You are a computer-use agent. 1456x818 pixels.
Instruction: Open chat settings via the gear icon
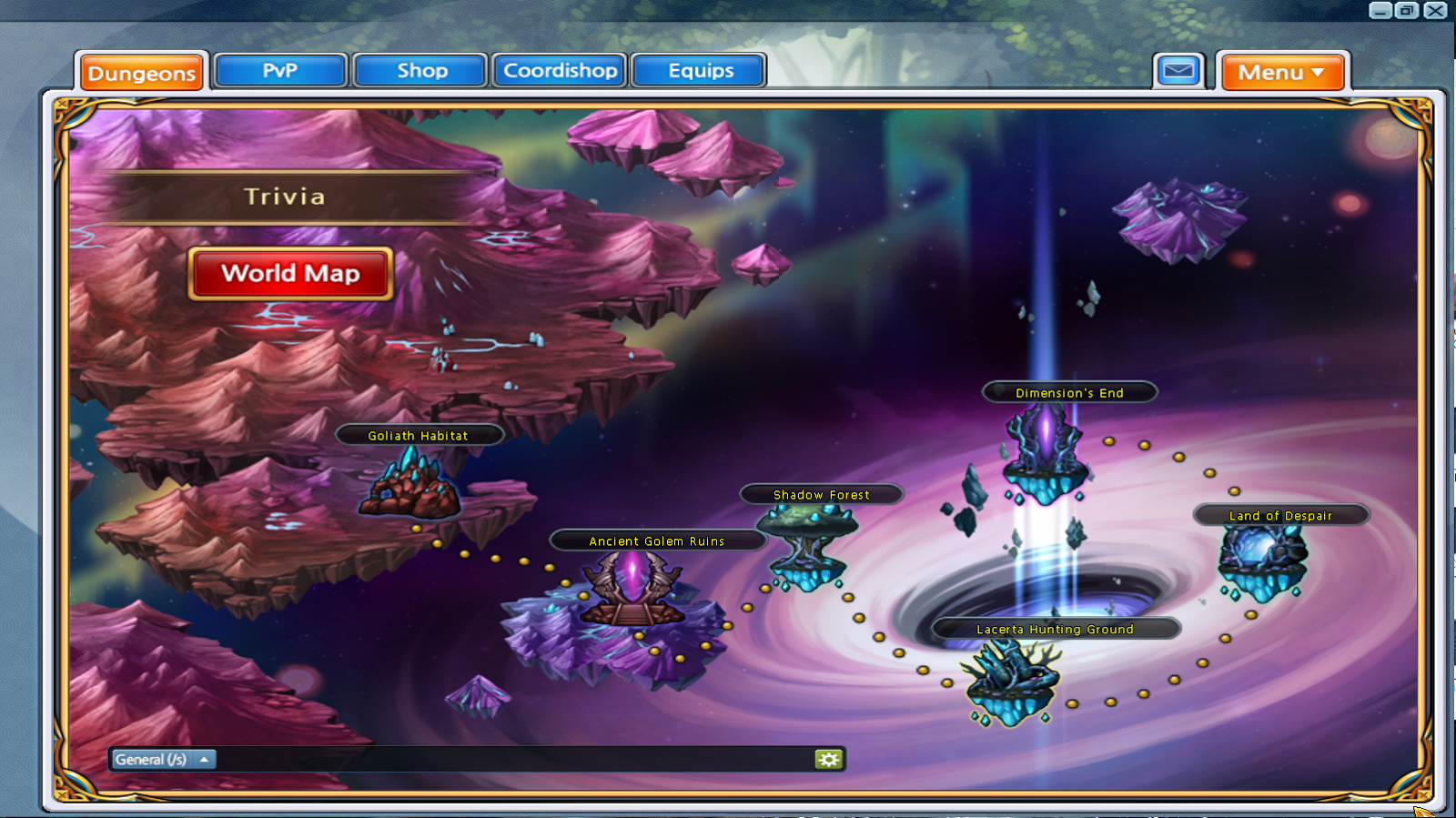point(828,758)
